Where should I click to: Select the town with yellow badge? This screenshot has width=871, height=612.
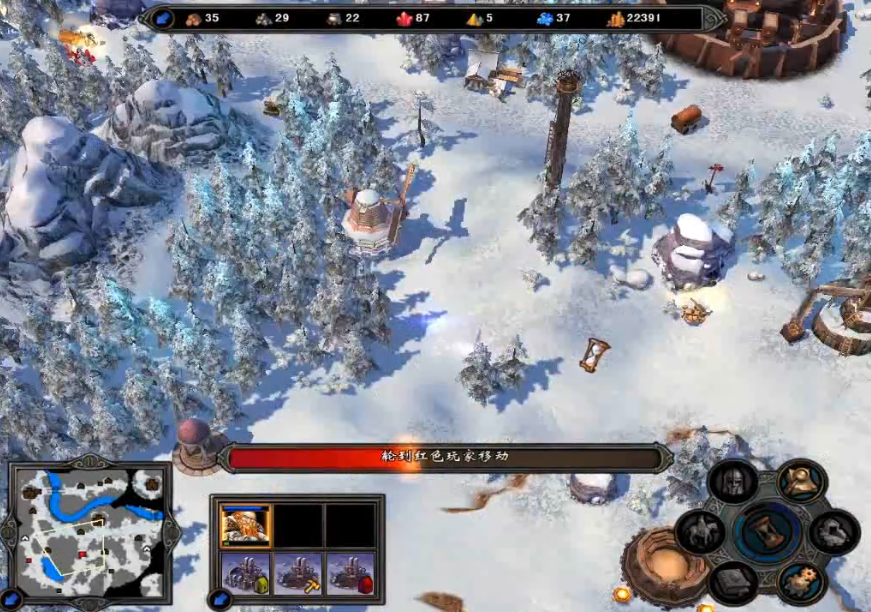point(246,573)
